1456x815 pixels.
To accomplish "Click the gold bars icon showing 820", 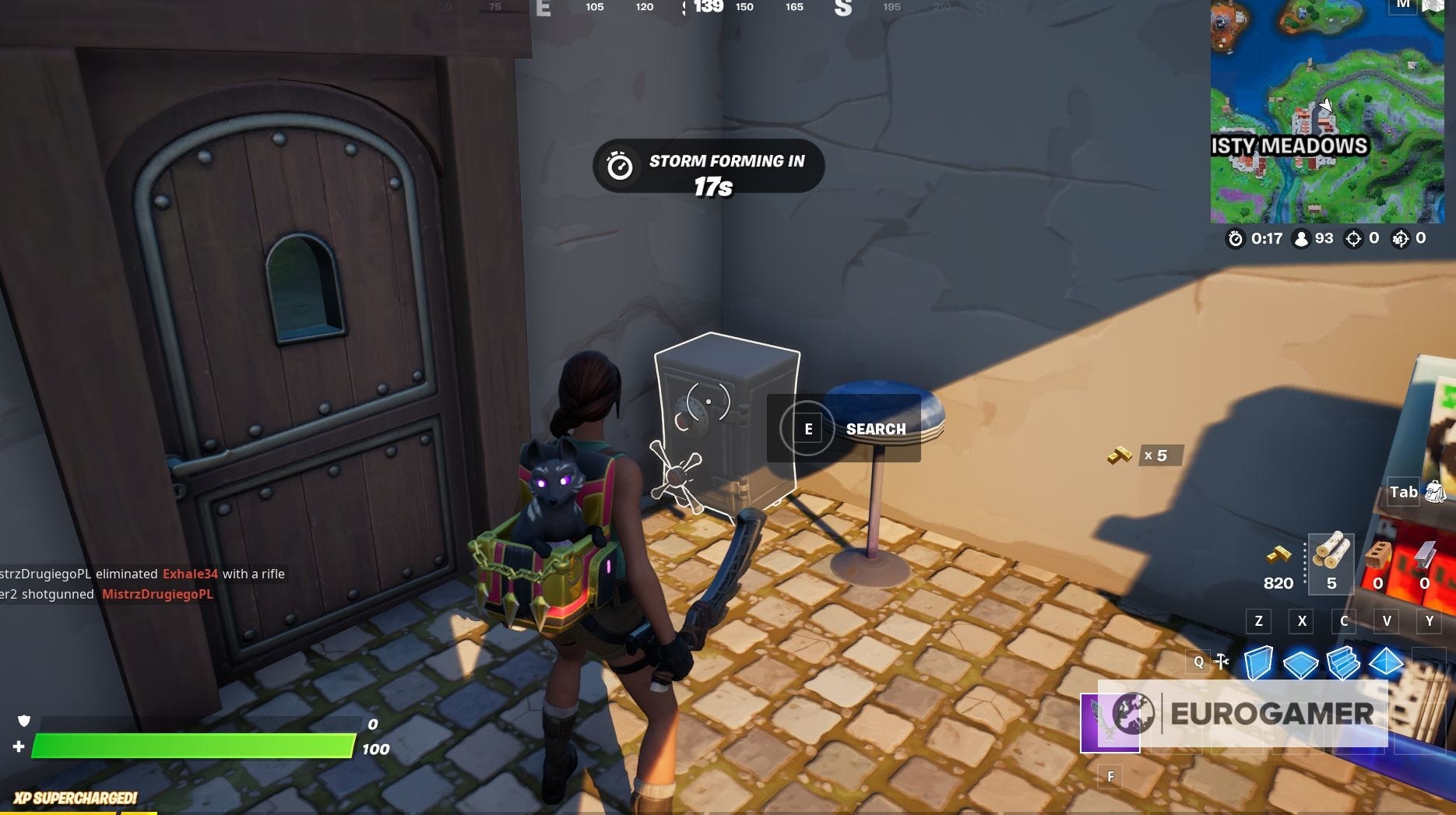I will point(1279,554).
